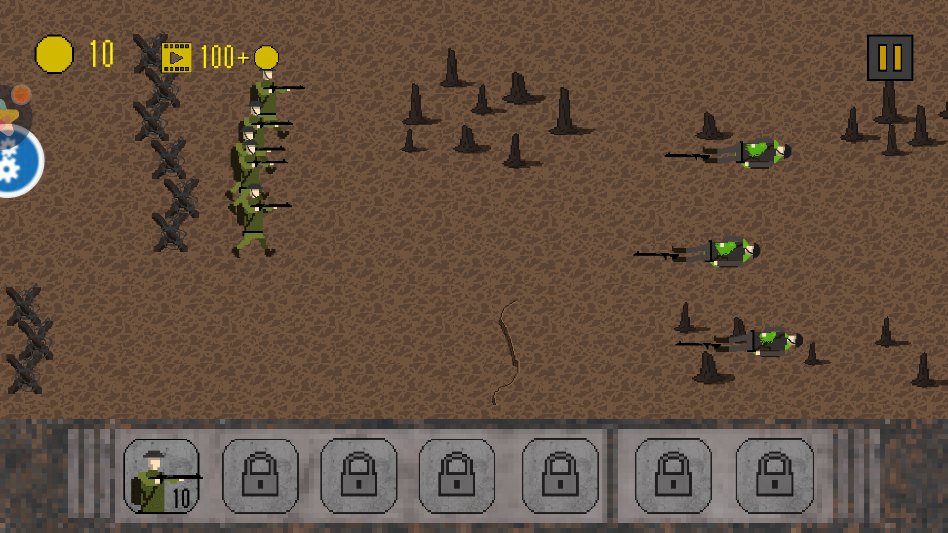
Task: Tap the avatar bubble with the orange dot
Action: tap(11, 107)
